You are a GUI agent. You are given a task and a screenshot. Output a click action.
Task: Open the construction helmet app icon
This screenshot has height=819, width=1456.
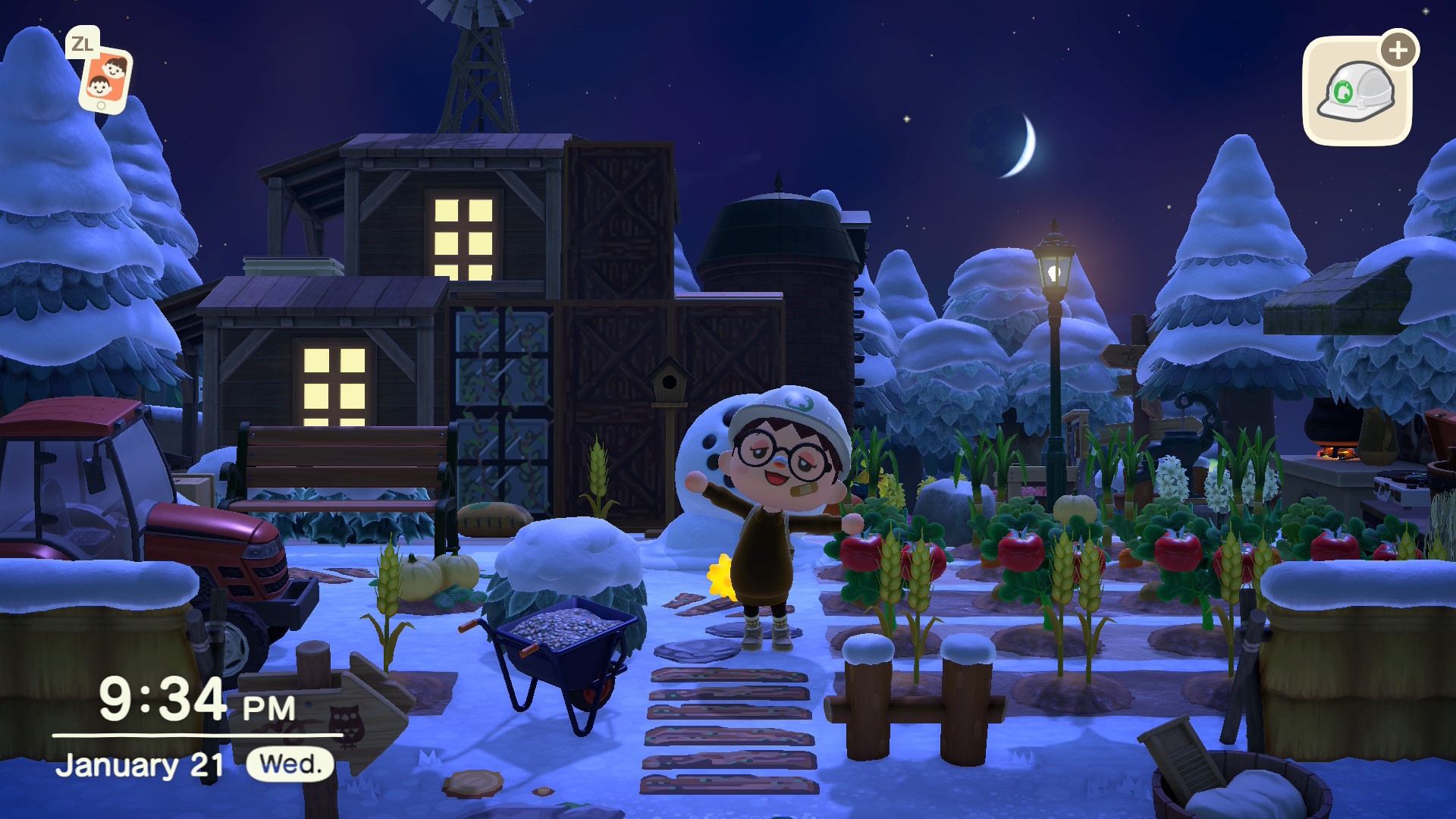point(1357,92)
